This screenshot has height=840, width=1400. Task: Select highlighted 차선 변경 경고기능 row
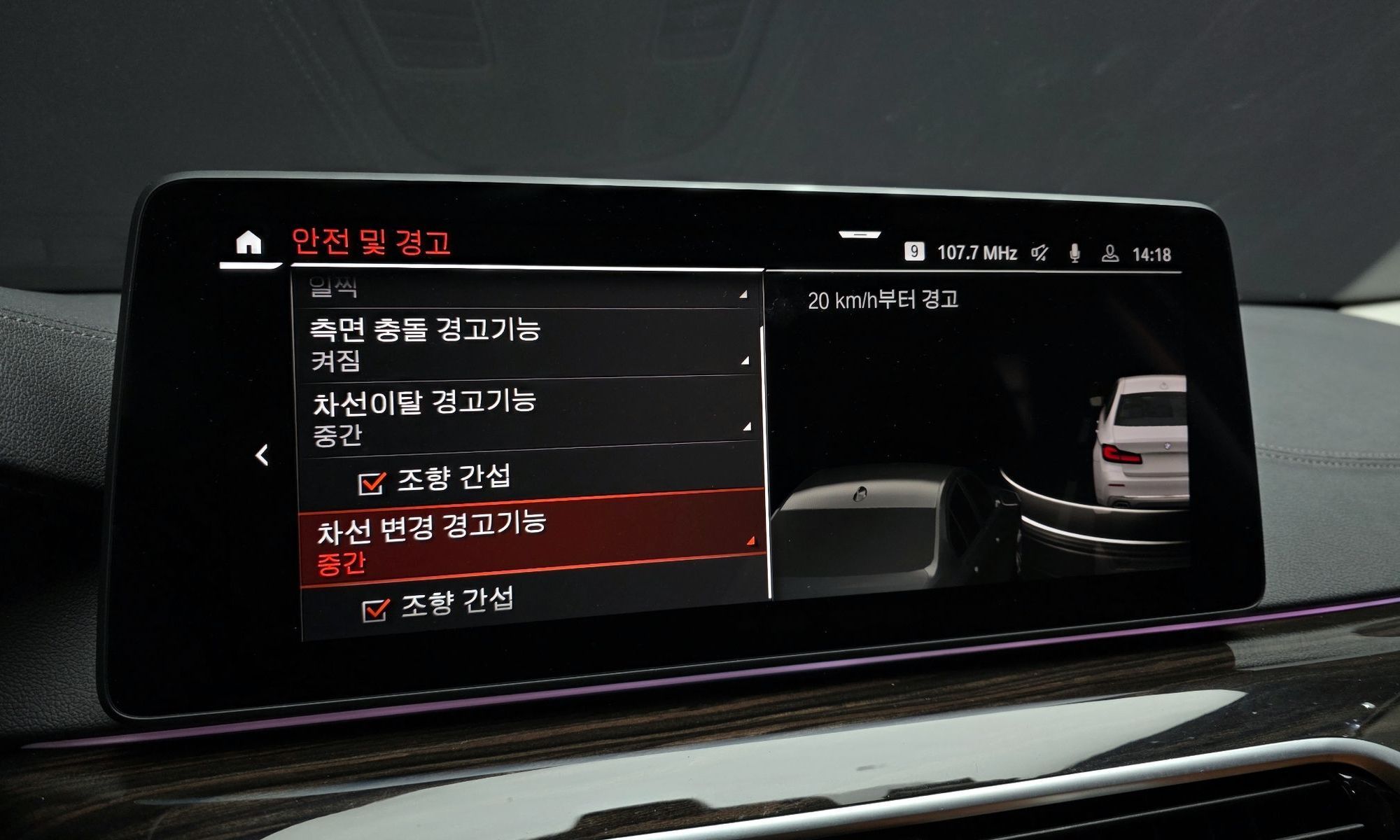(533, 539)
